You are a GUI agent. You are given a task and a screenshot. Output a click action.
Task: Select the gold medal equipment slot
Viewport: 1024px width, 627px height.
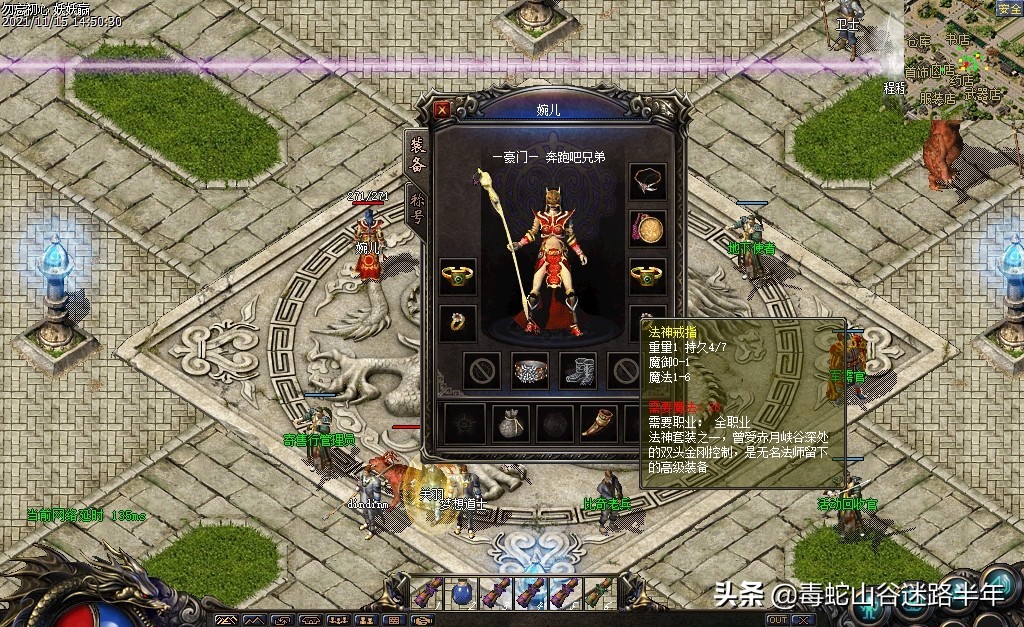647,229
